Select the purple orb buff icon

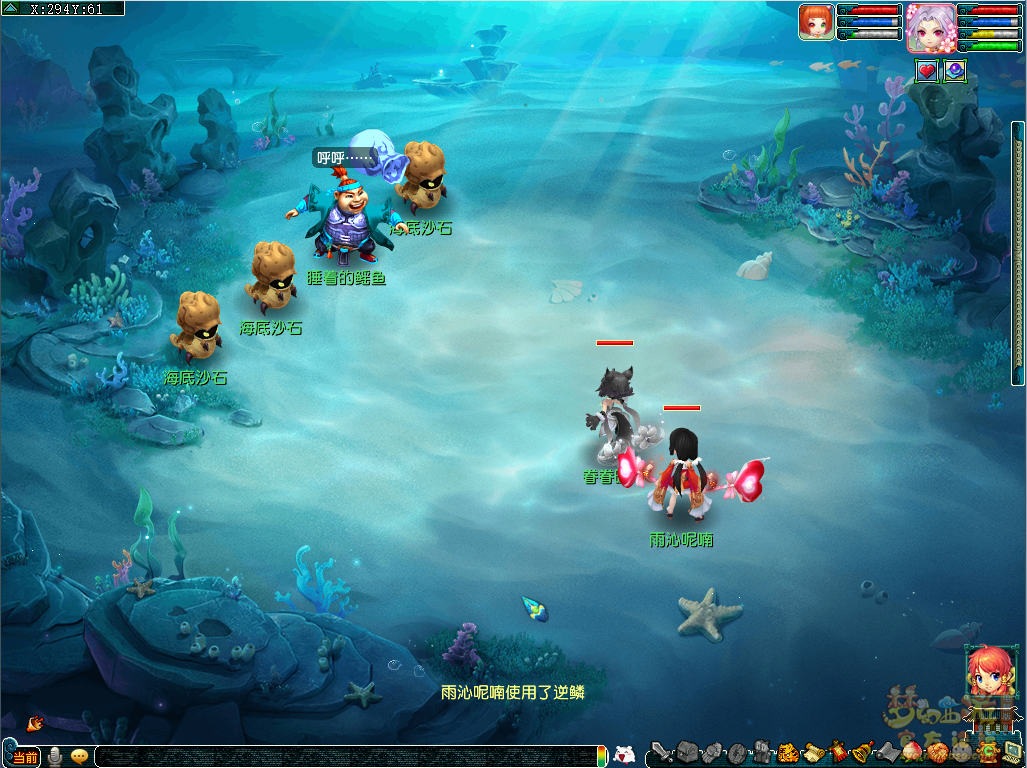[955, 71]
